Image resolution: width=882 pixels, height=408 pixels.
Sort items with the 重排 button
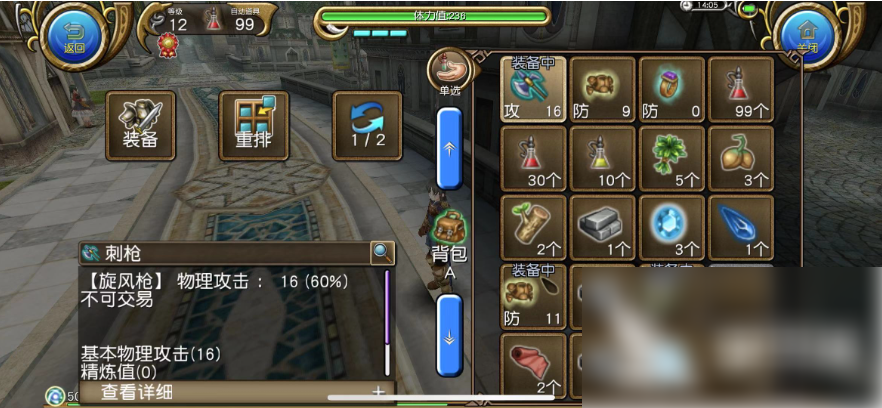click(x=253, y=126)
